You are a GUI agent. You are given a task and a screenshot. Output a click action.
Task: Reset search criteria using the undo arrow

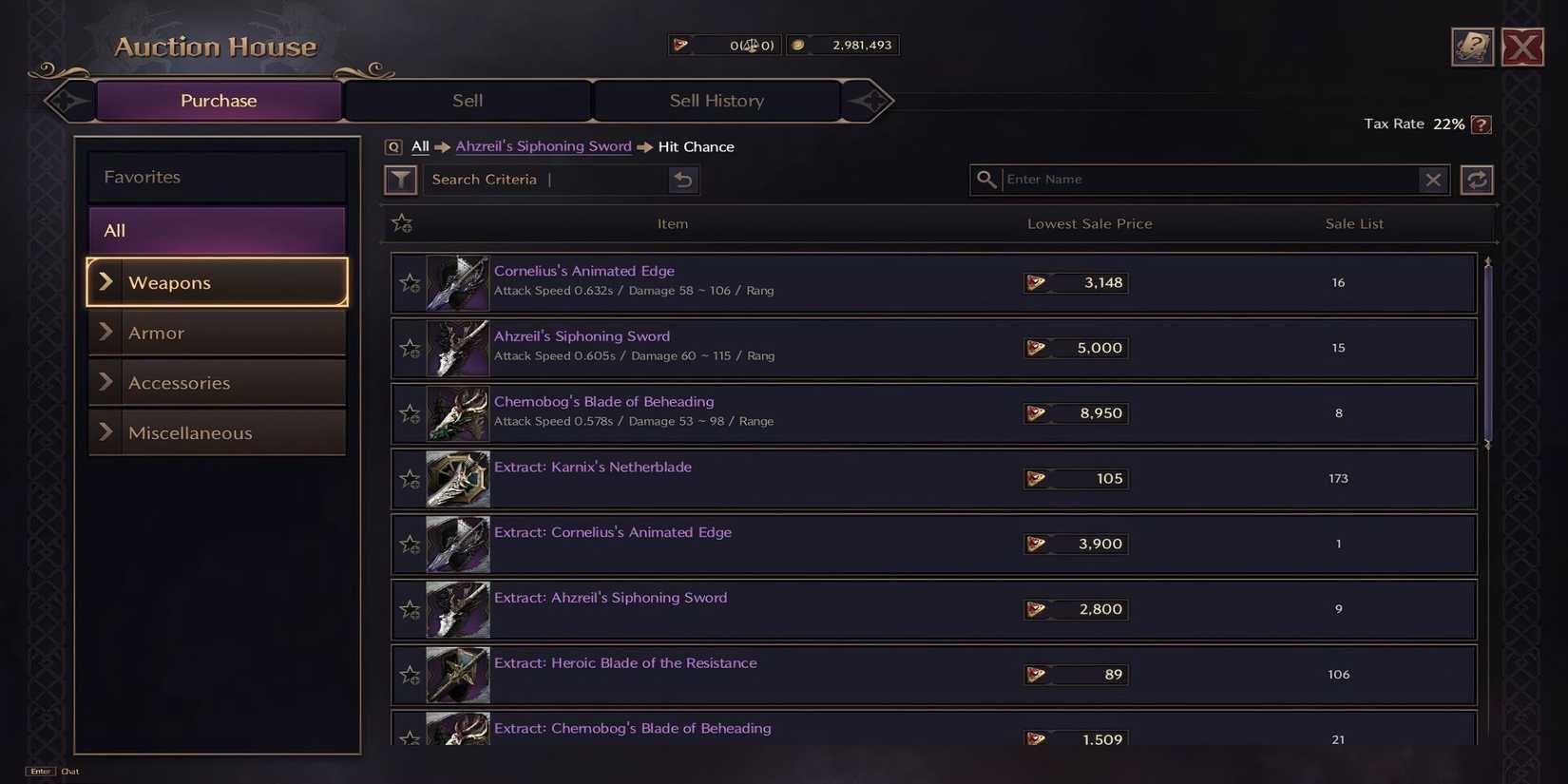(683, 179)
